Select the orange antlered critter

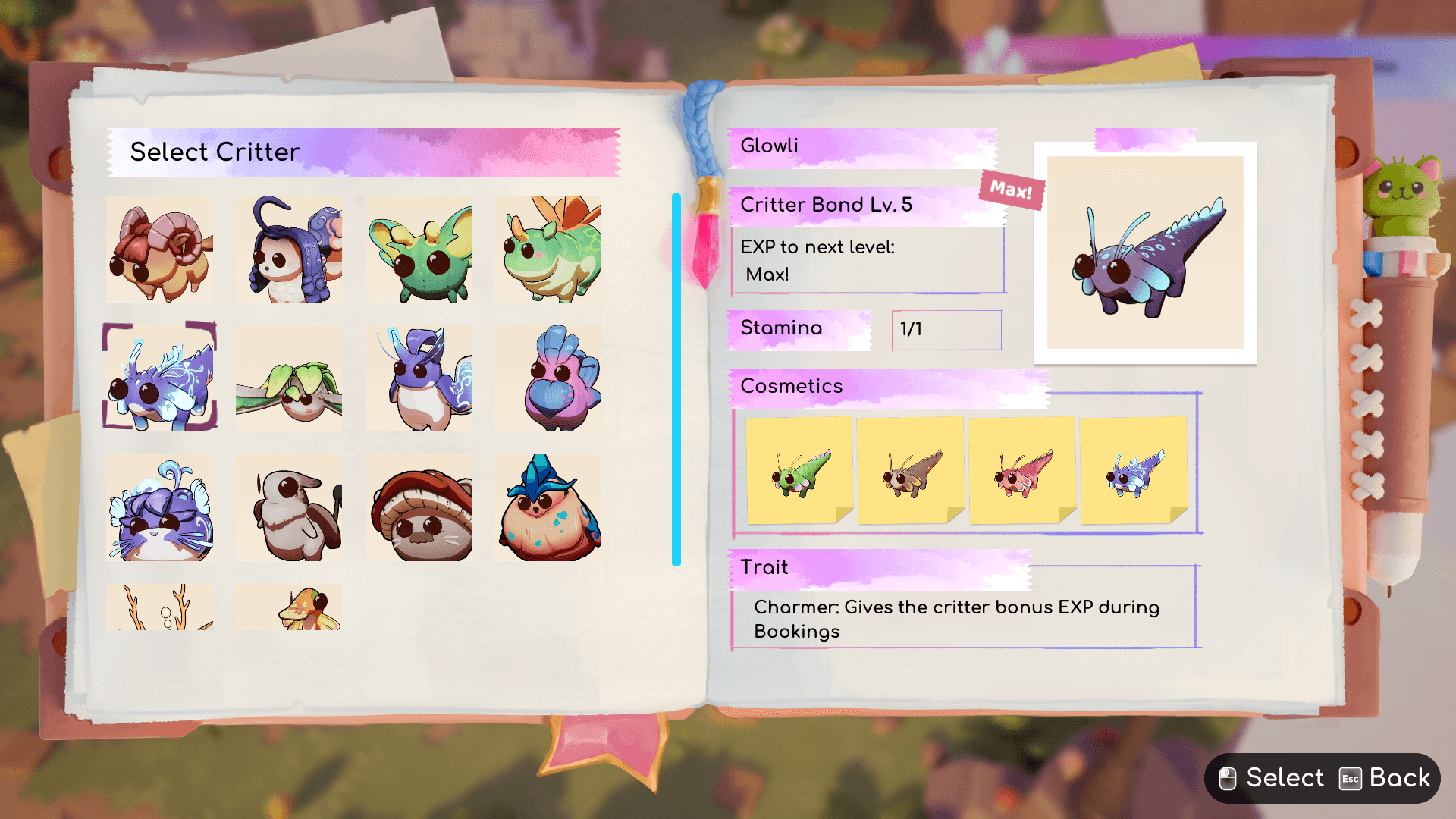160,608
